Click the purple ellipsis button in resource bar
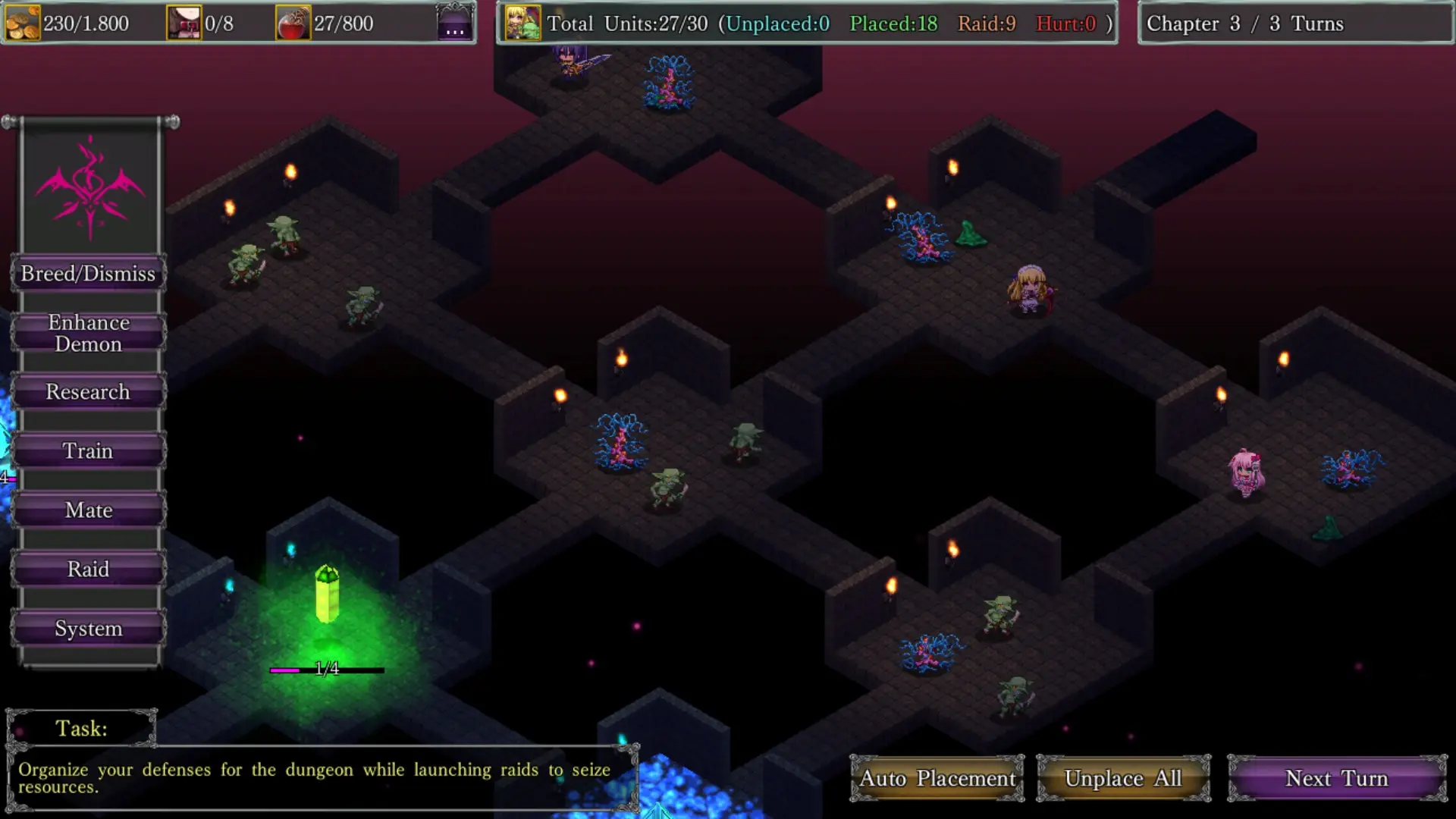Image resolution: width=1456 pixels, height=819 pixels. pos(455,24)
